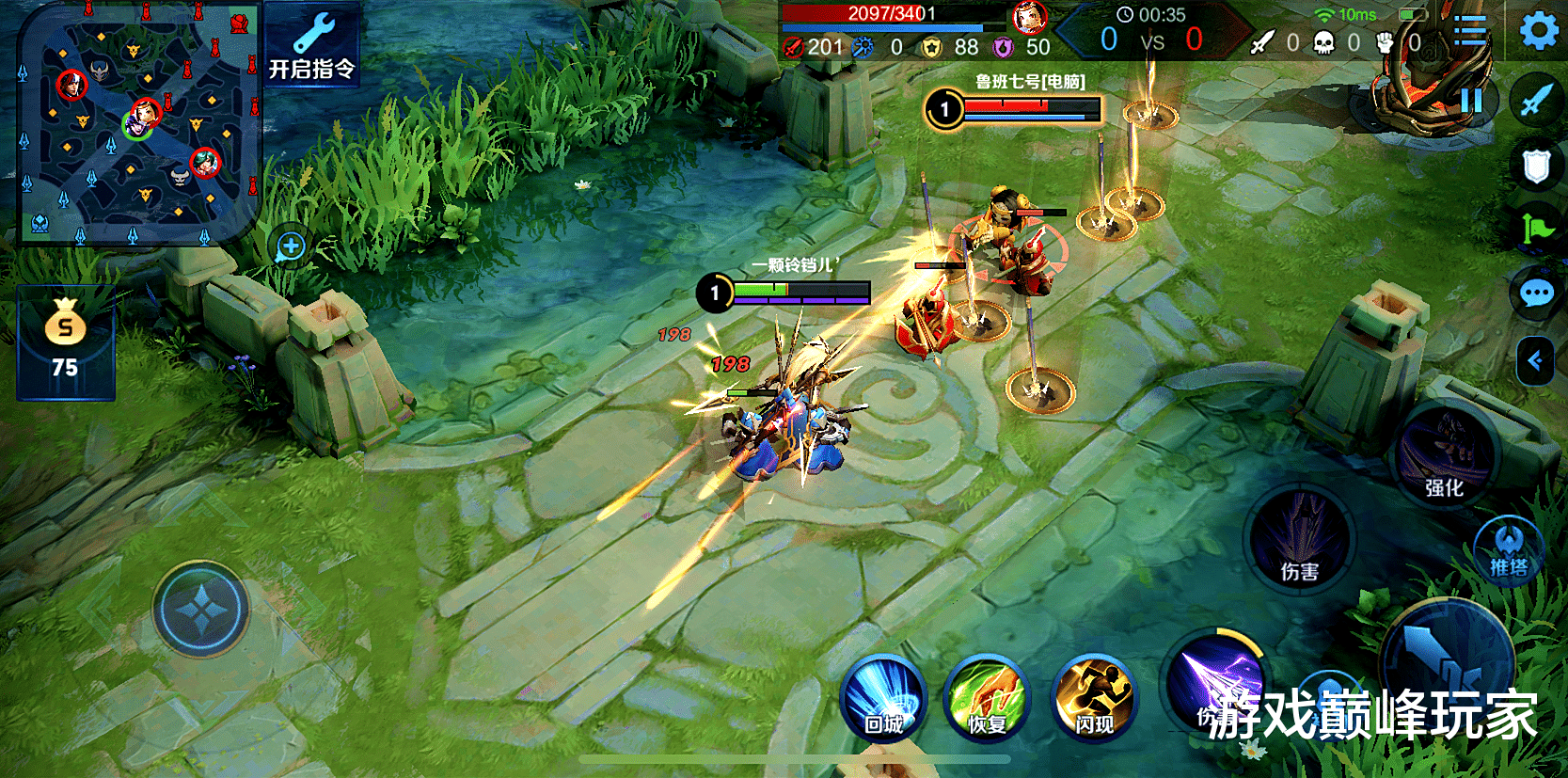Open the chat bubble quick messages

tap(1537, 294)
